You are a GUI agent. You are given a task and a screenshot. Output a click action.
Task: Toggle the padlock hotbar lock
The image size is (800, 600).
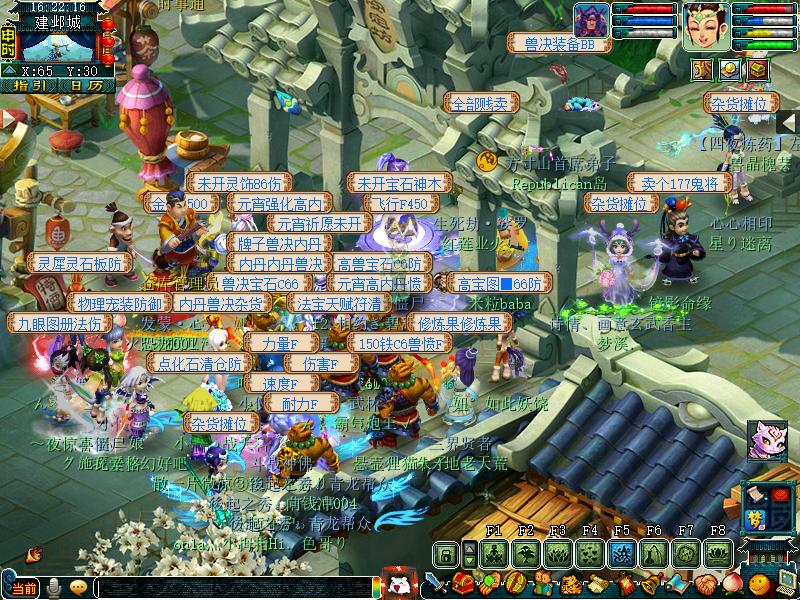(x=446, y=553)
